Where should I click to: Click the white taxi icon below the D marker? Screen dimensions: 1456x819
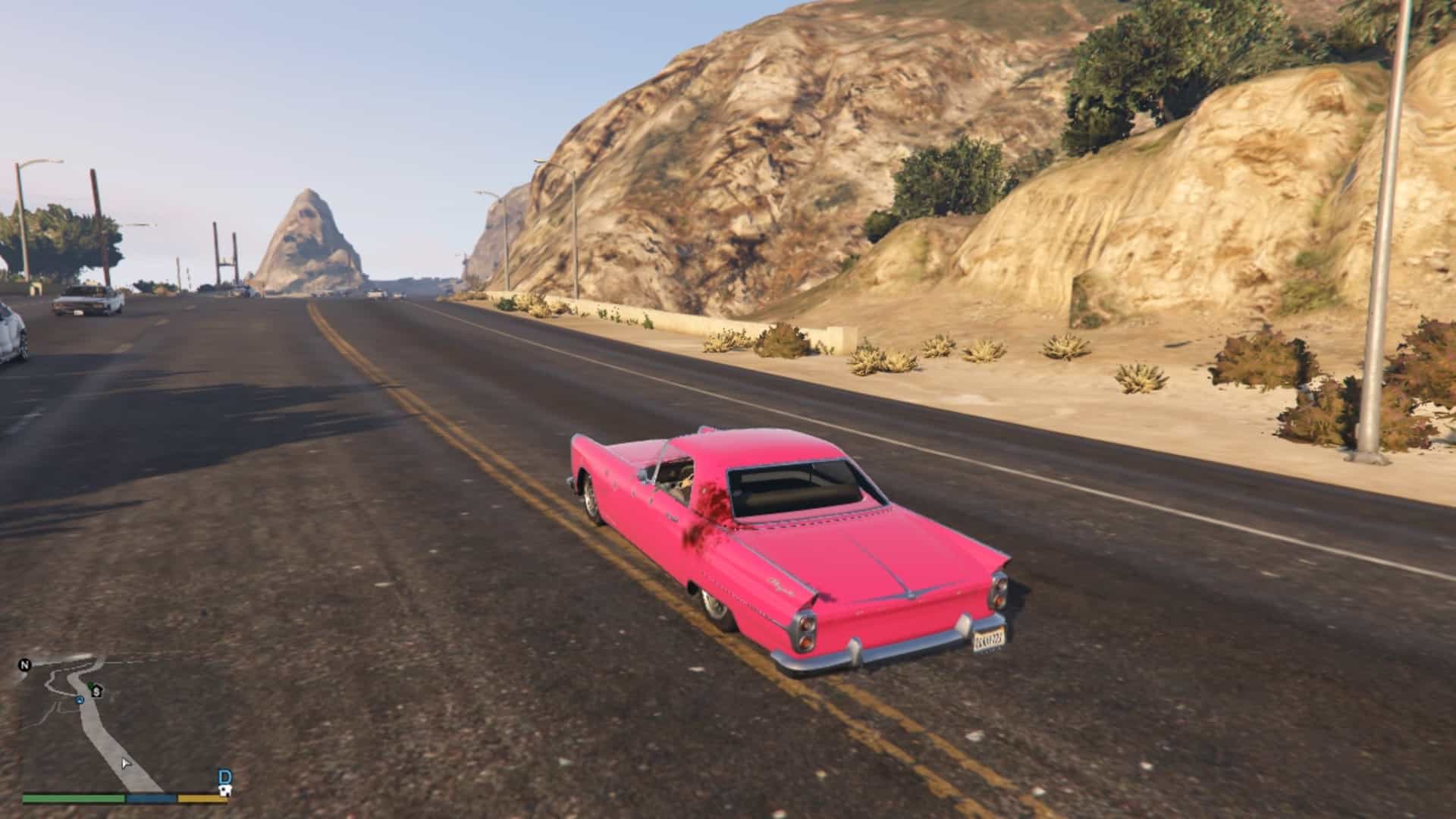[x=225, y=792]
